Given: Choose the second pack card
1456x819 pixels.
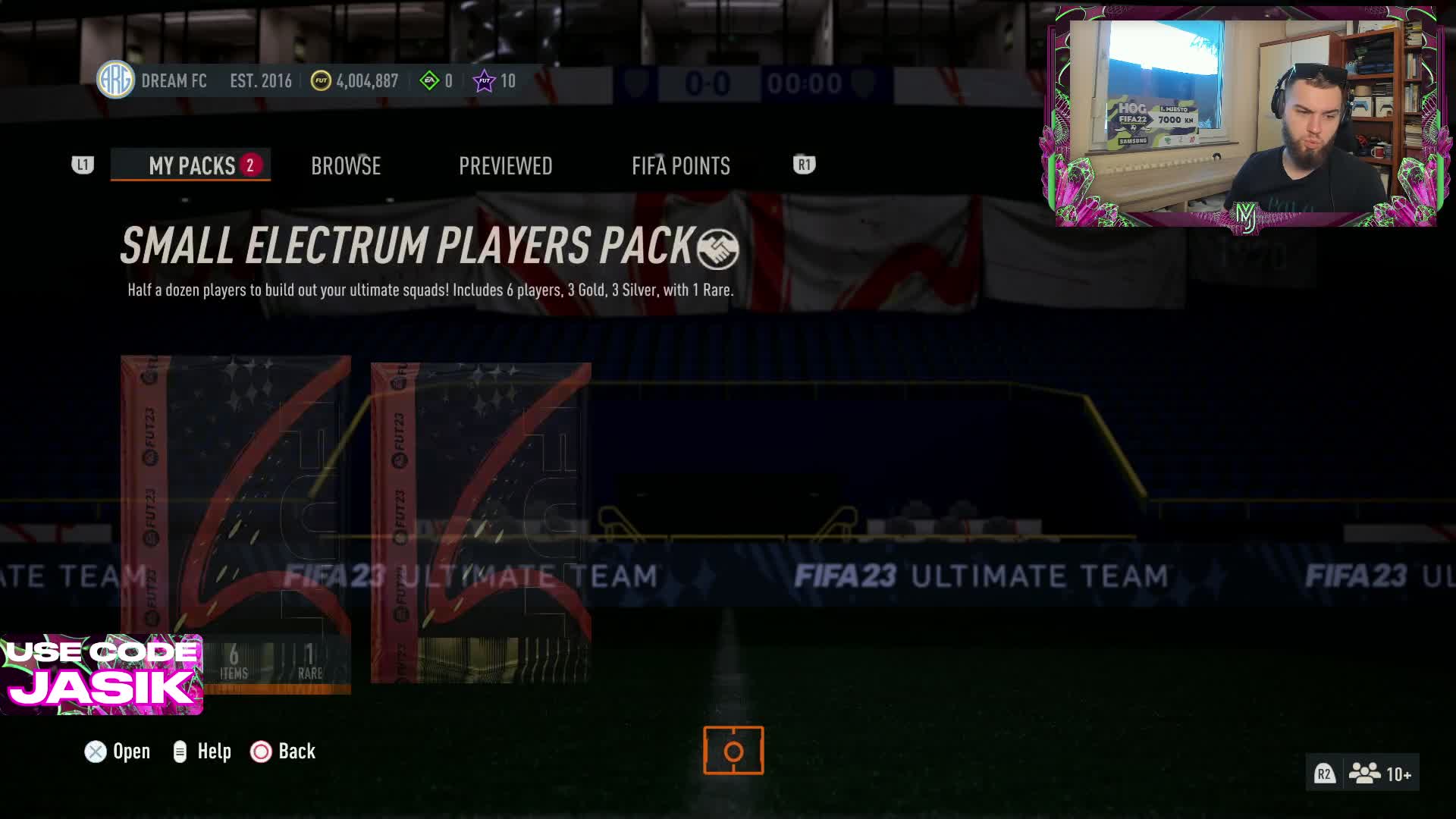Looking at the screenshot, I should (x=481, y=522).
